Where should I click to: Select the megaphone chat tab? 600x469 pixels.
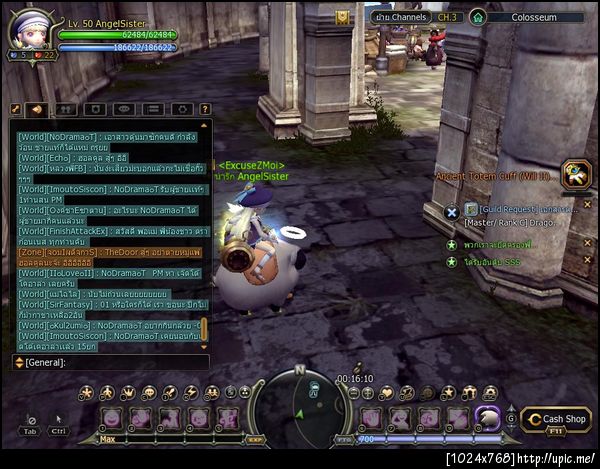point(37,108)
